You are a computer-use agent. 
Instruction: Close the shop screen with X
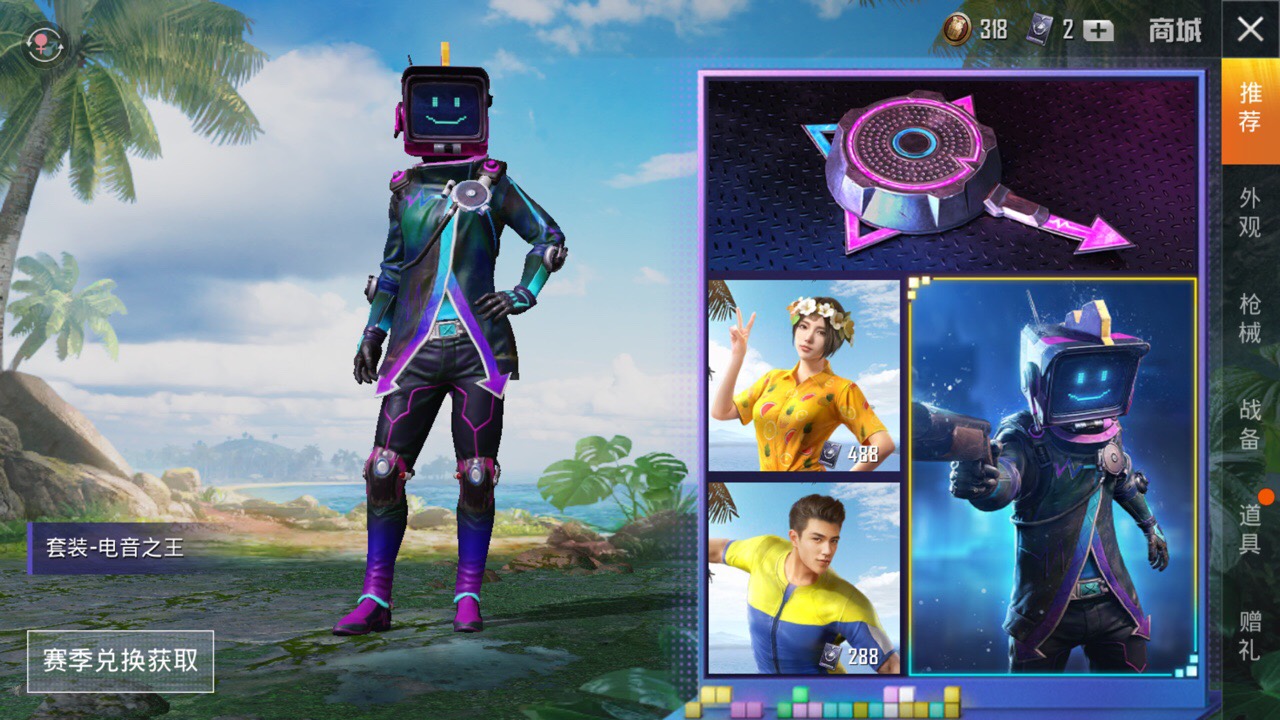pos(1250,29)
